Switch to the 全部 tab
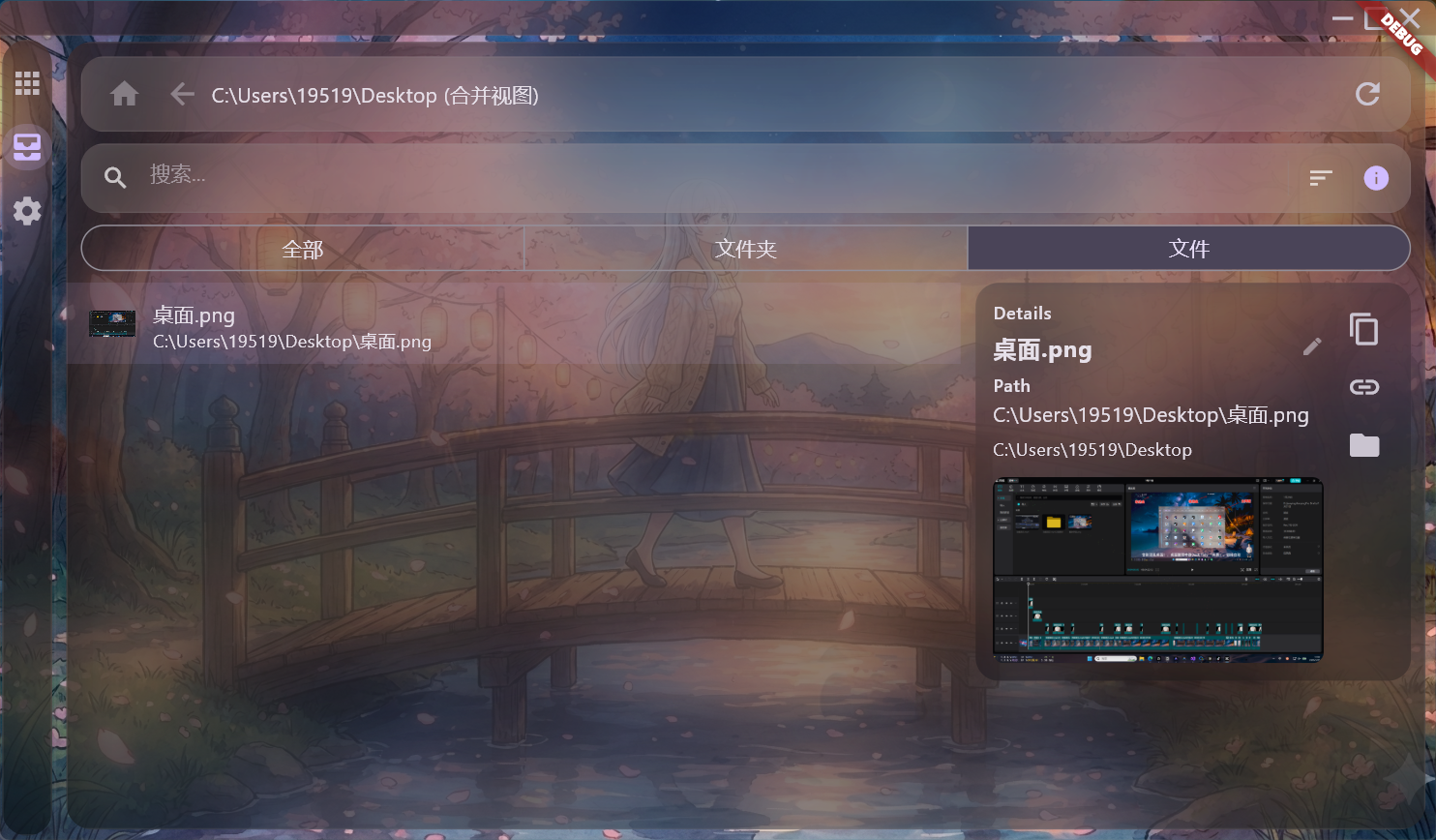The height and width of the screenshot is (840, 1436). [x=303, y=249]
